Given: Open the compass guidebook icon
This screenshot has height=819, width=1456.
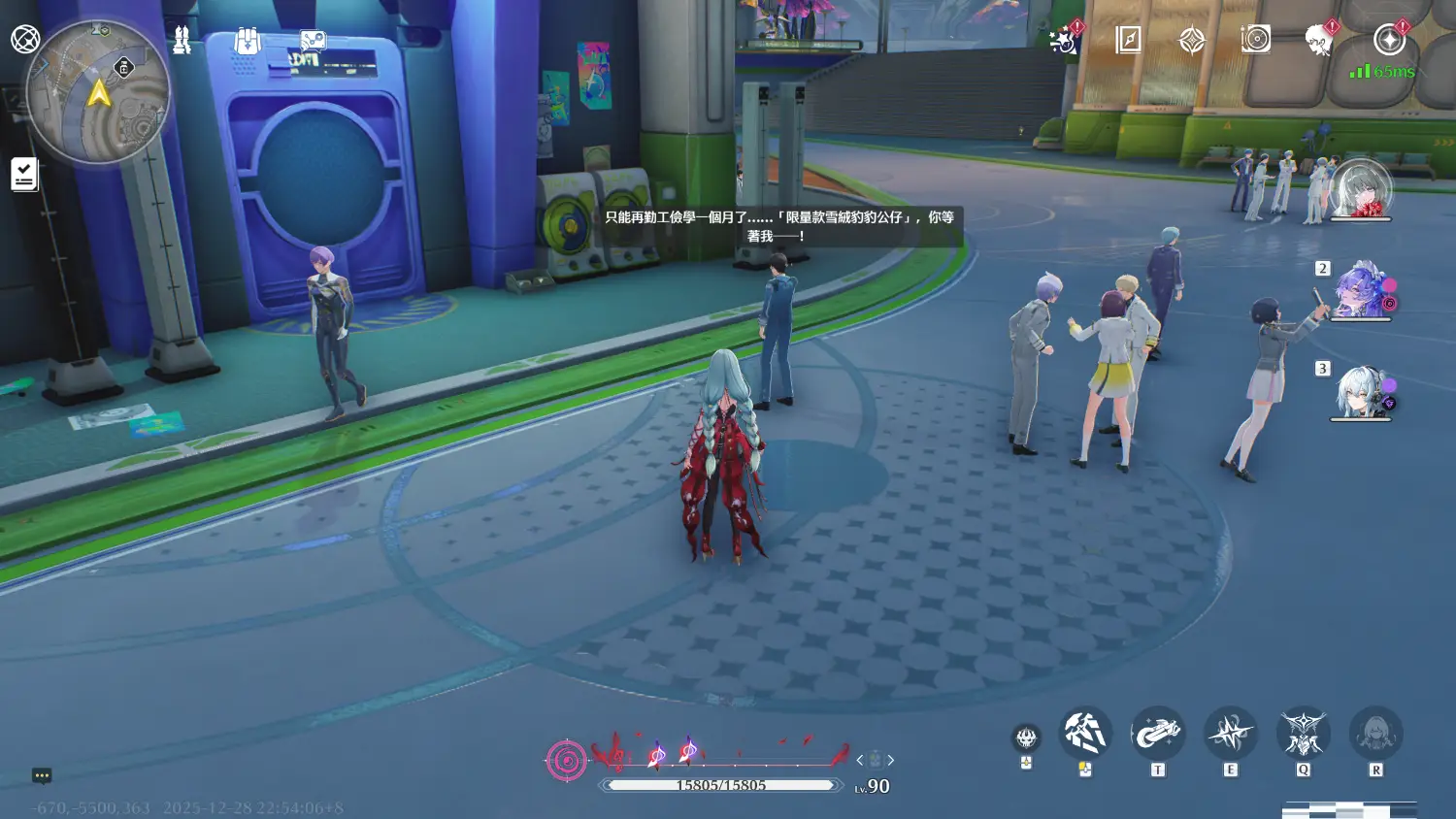Looking at the screenshot, I should point(1128,41).
